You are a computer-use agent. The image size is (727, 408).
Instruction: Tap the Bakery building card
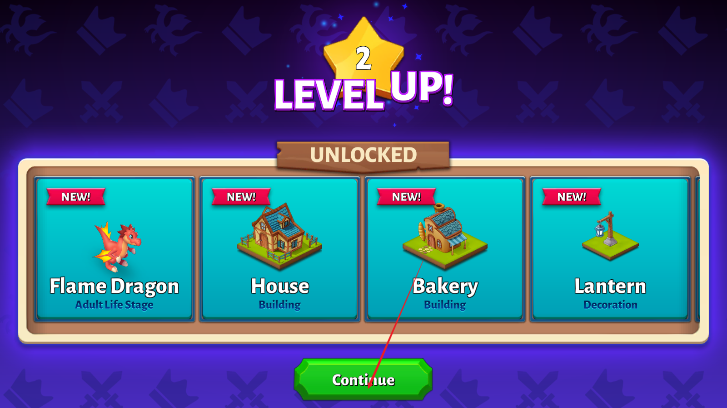(445, 248)
